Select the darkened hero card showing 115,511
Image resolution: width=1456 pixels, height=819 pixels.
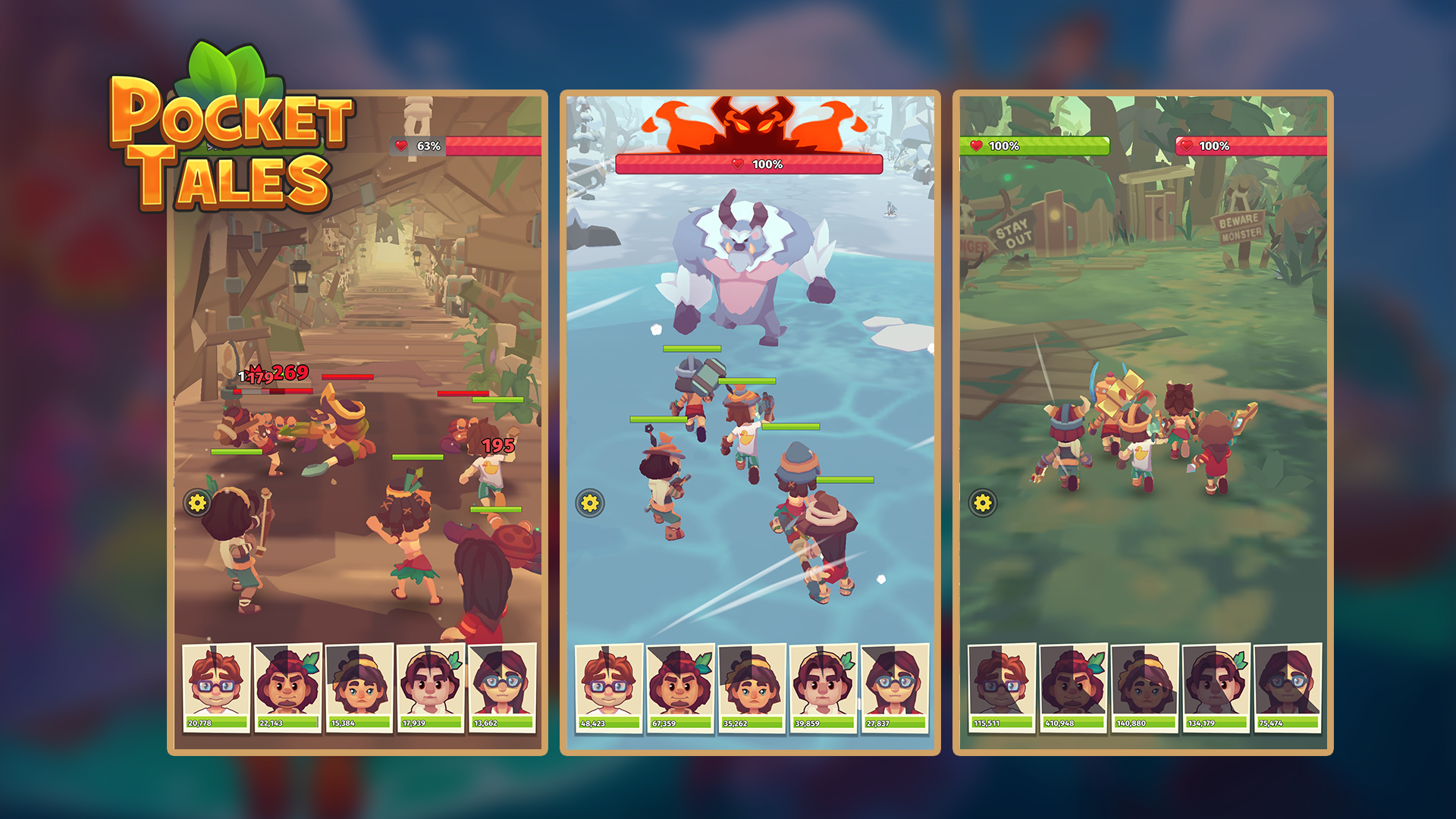1003,686
